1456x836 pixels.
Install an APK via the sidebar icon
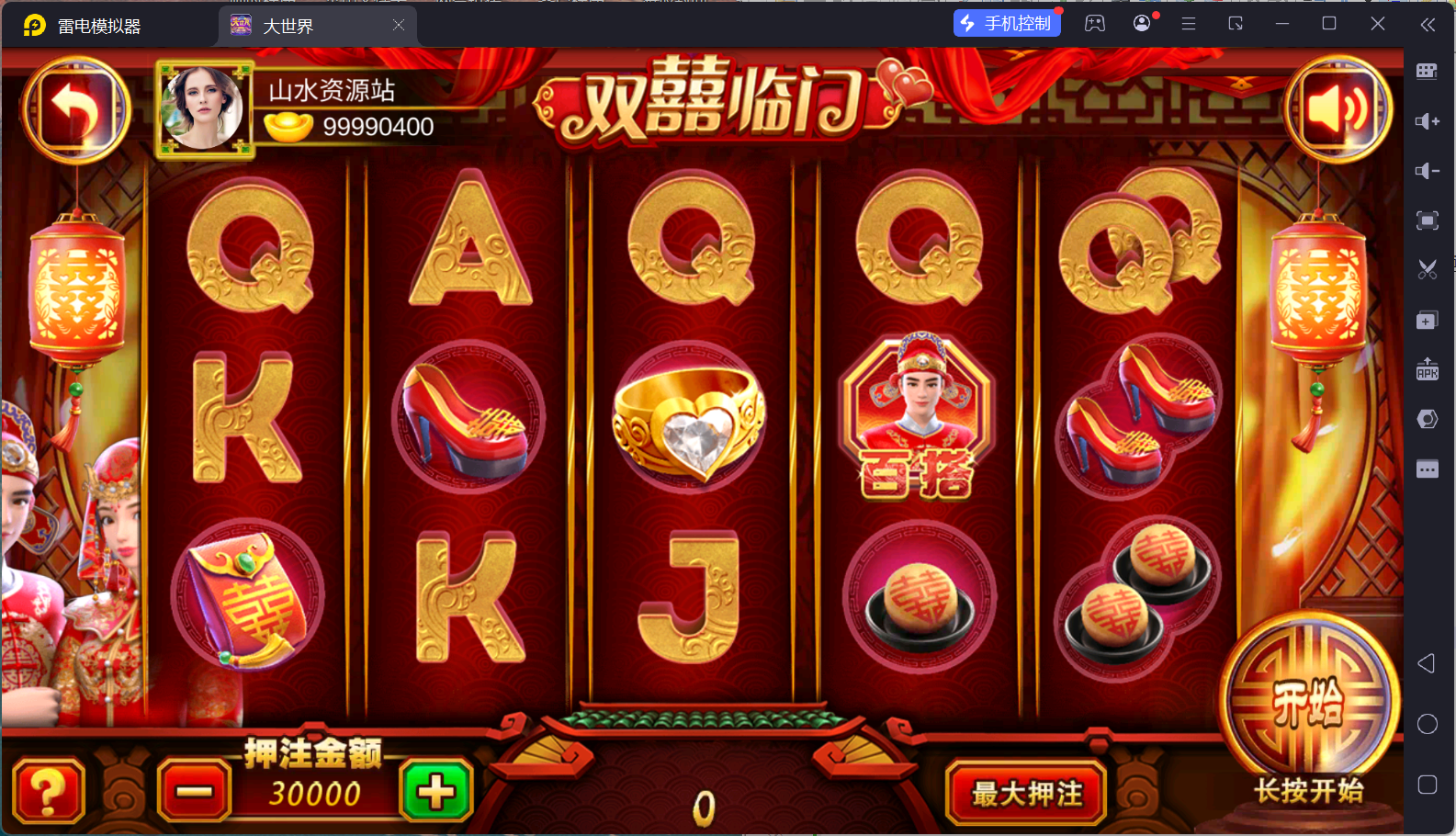click(x=1427, y=369)
